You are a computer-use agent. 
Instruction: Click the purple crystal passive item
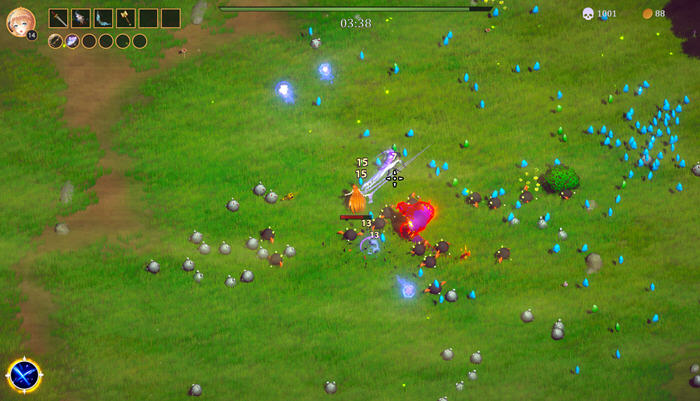pos(72,41)
